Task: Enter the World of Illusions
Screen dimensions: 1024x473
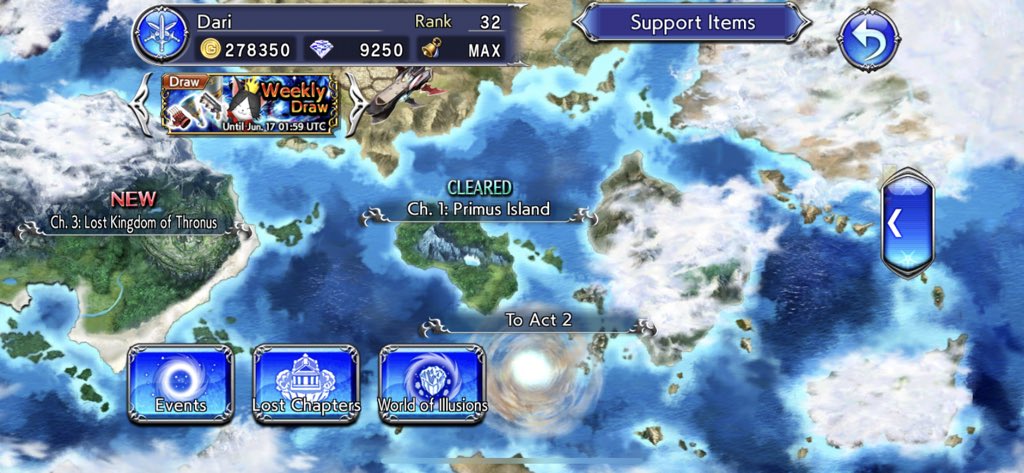Action: [x=432, y=382]
